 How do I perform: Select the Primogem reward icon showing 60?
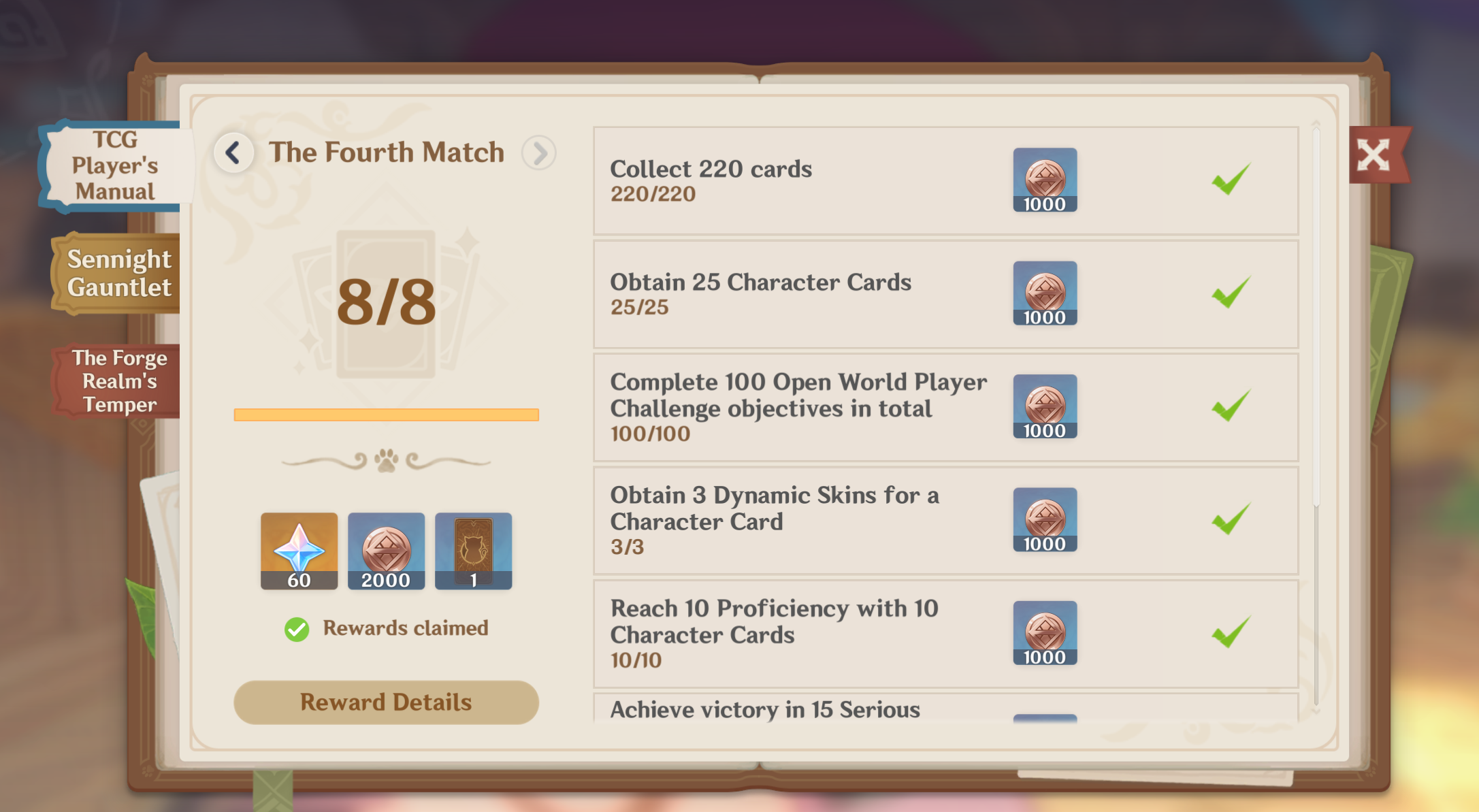pos(299,551)
